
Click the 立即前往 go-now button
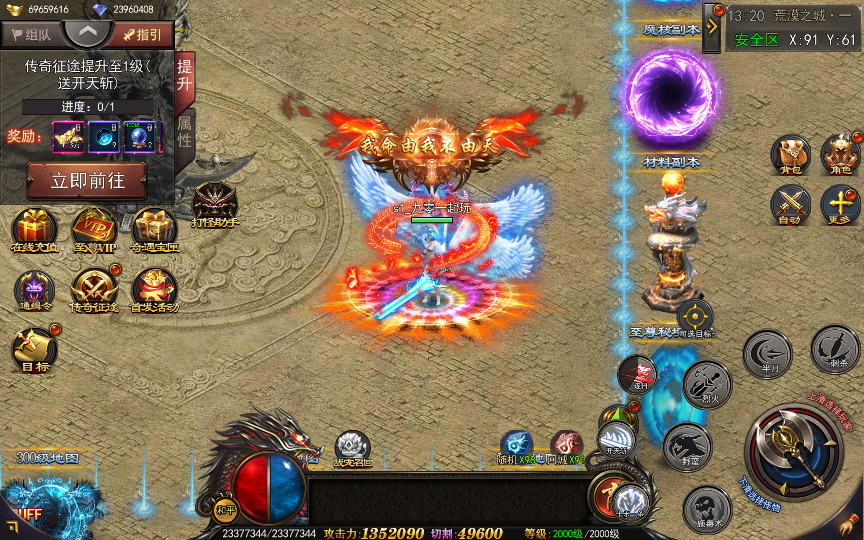click(x=86, y=180)
